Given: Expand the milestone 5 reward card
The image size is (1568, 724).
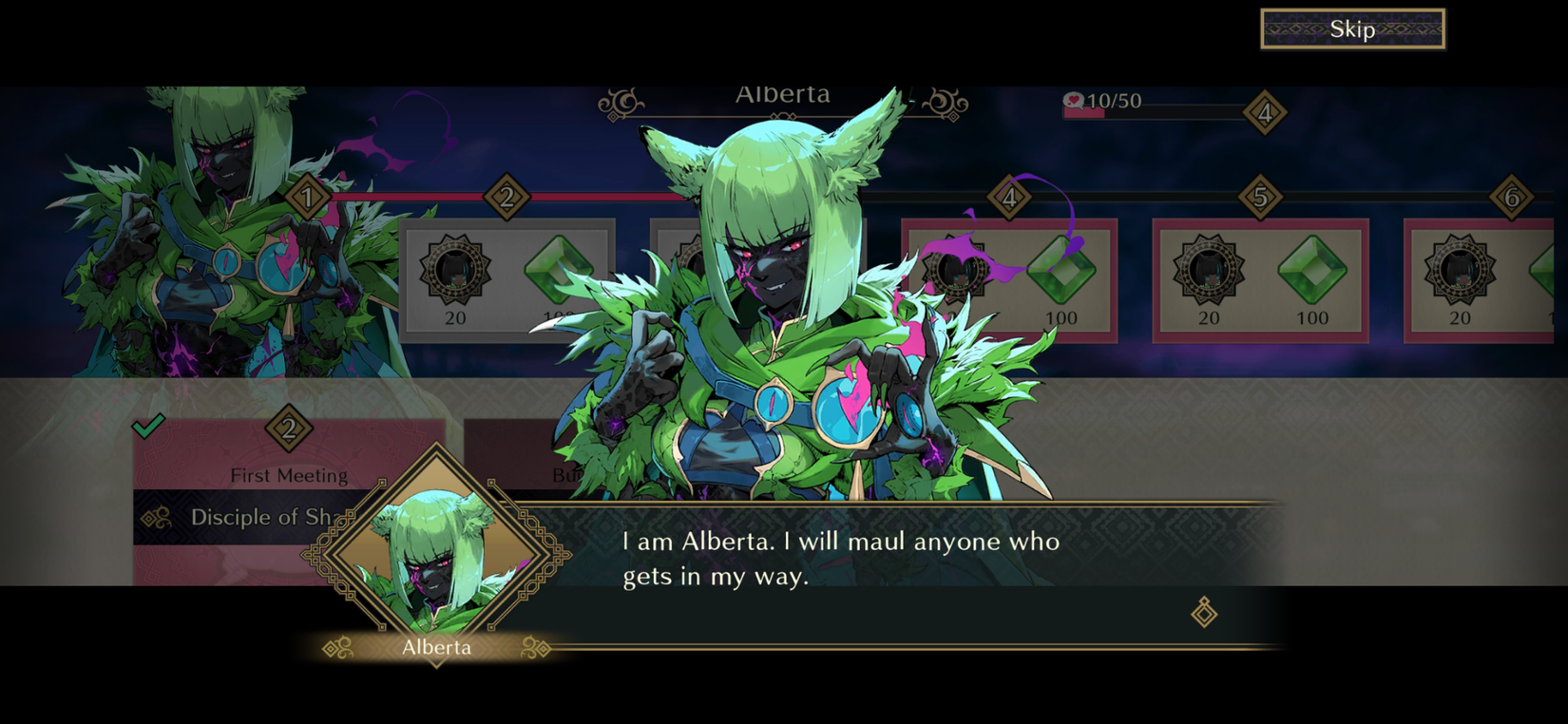Looking at the screenshot, I should (1260, 280).
